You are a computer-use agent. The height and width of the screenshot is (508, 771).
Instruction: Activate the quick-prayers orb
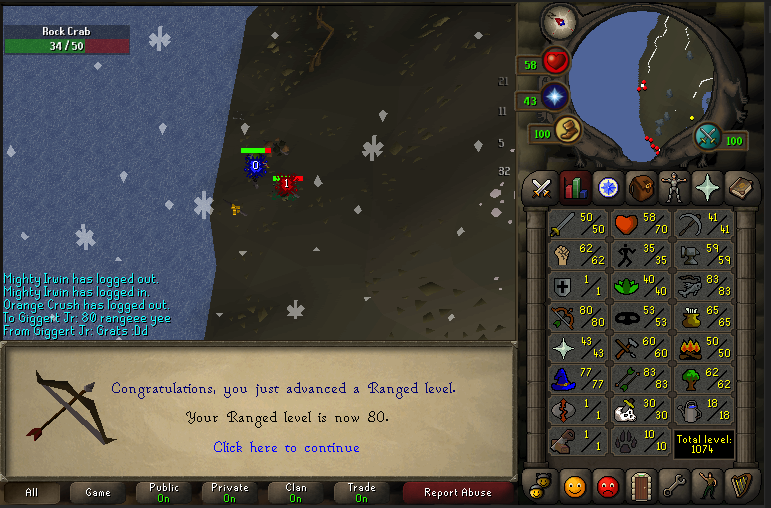click(555, 97)
